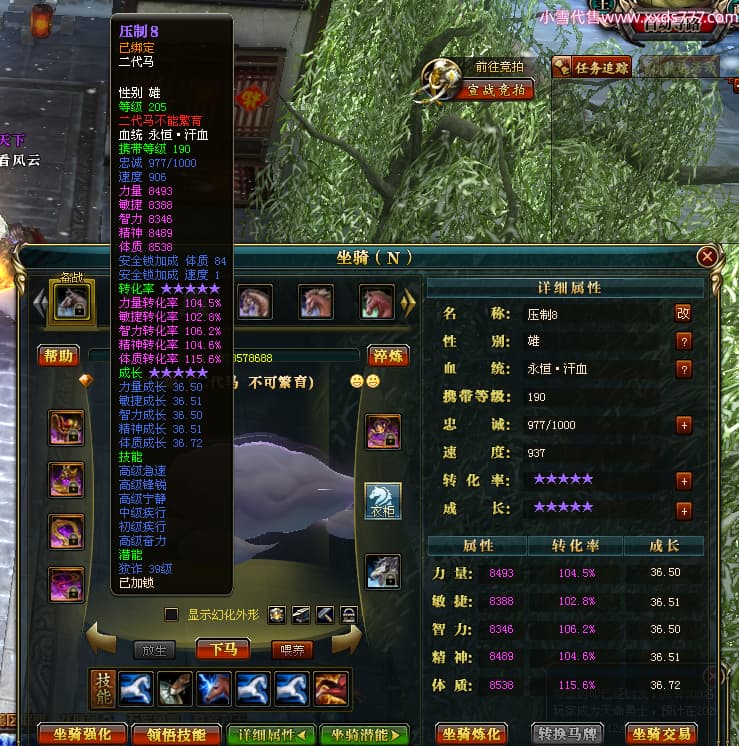This screenshot has height=746, width=739.
Task: Open 坐骑交易 mount trading
Action: click(664, 734)
